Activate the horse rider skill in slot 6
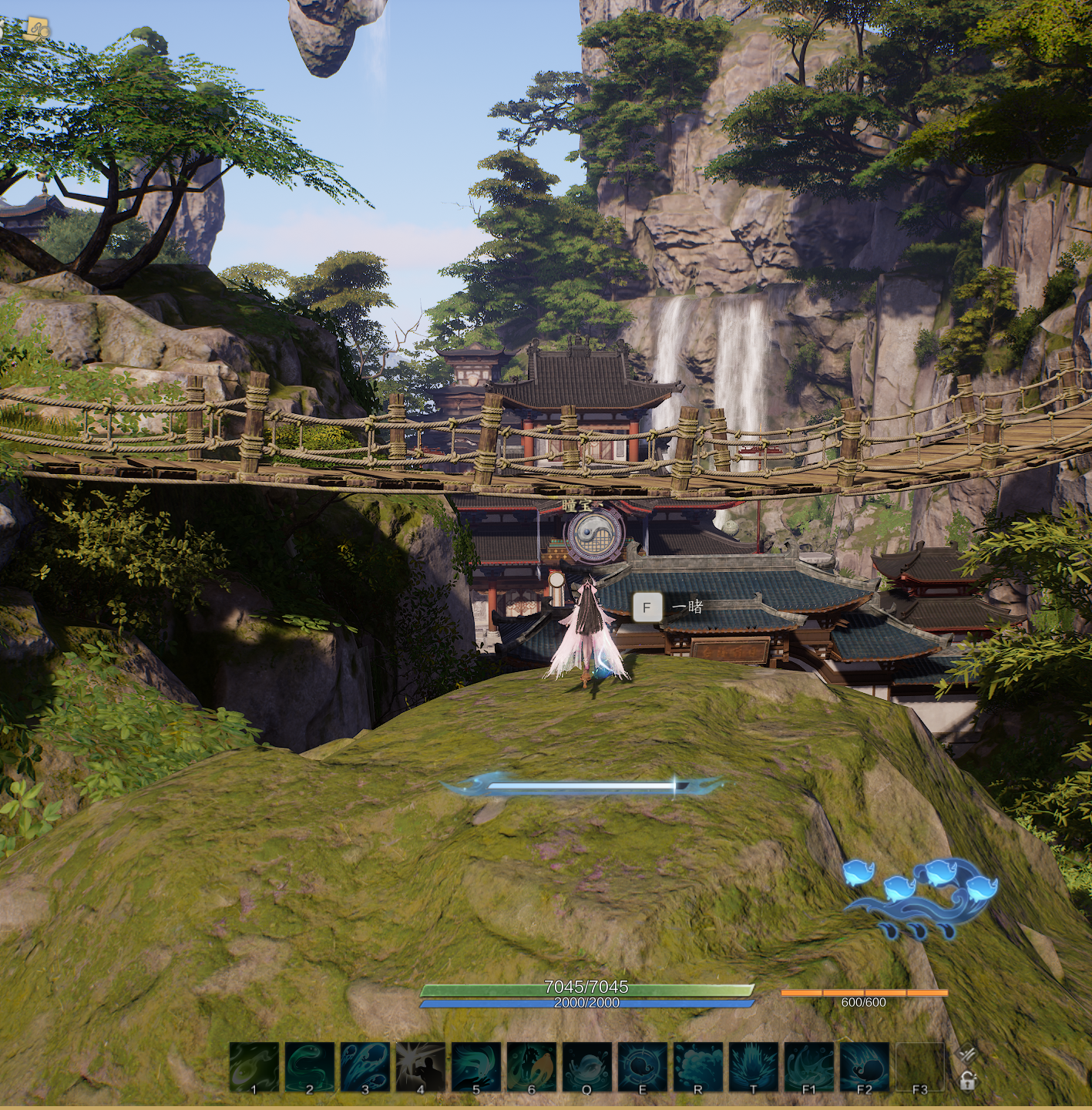The image size is (1092, 1110). pyautogui.click(x=532, y=1067)
